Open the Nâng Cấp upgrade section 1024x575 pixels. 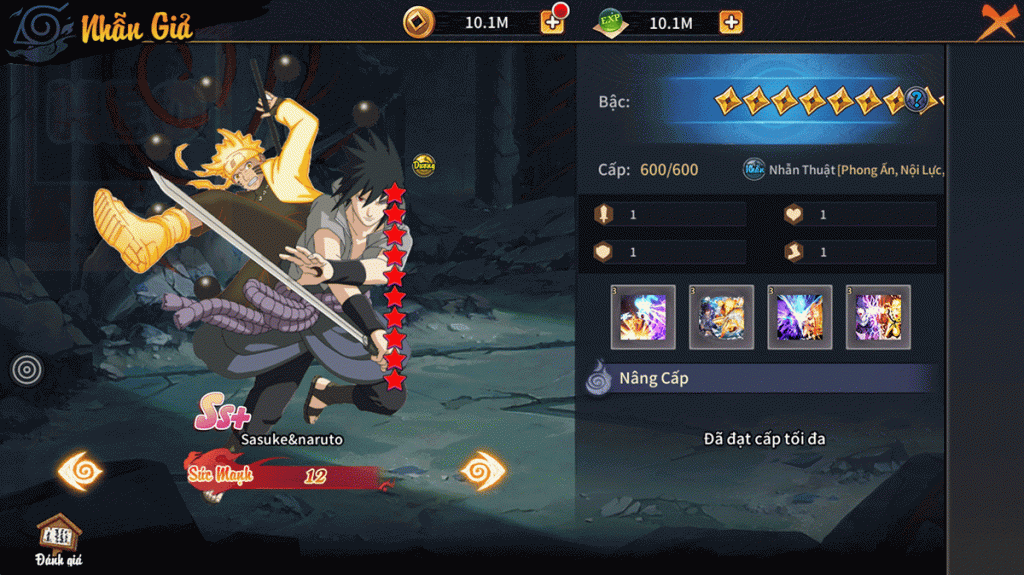tap(653, 379)
